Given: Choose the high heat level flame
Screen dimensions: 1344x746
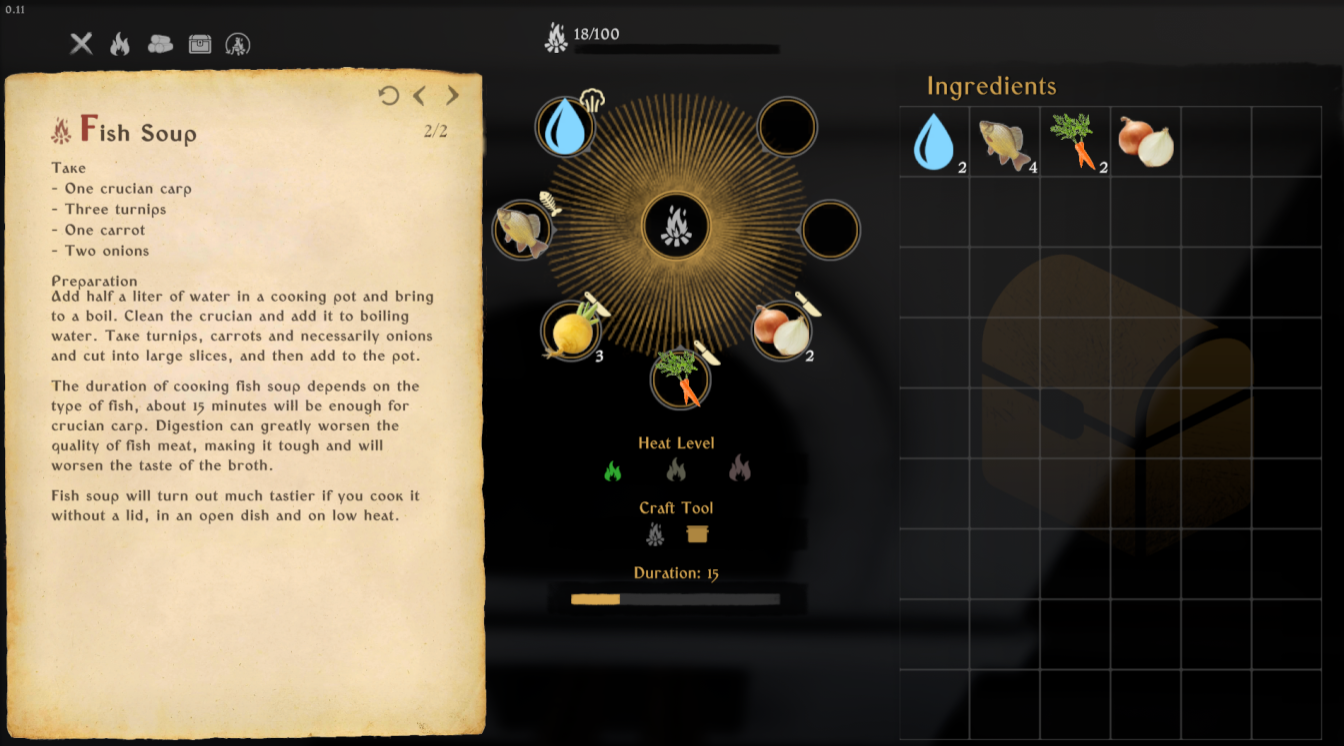Looking at the screenshot, I should 739,468.
